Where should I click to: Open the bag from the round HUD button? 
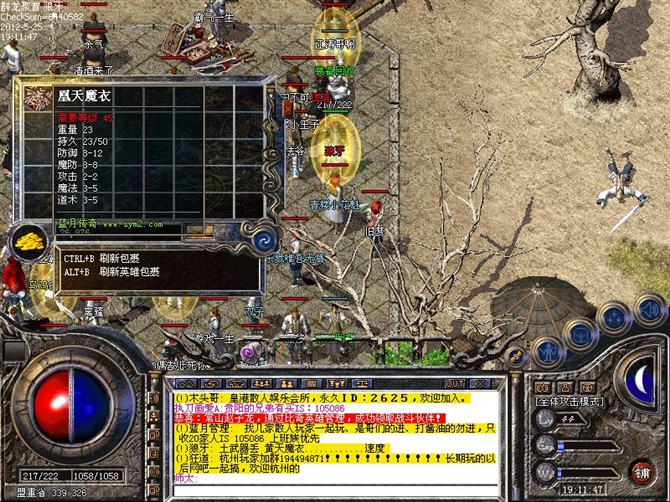tap(581, 331)
